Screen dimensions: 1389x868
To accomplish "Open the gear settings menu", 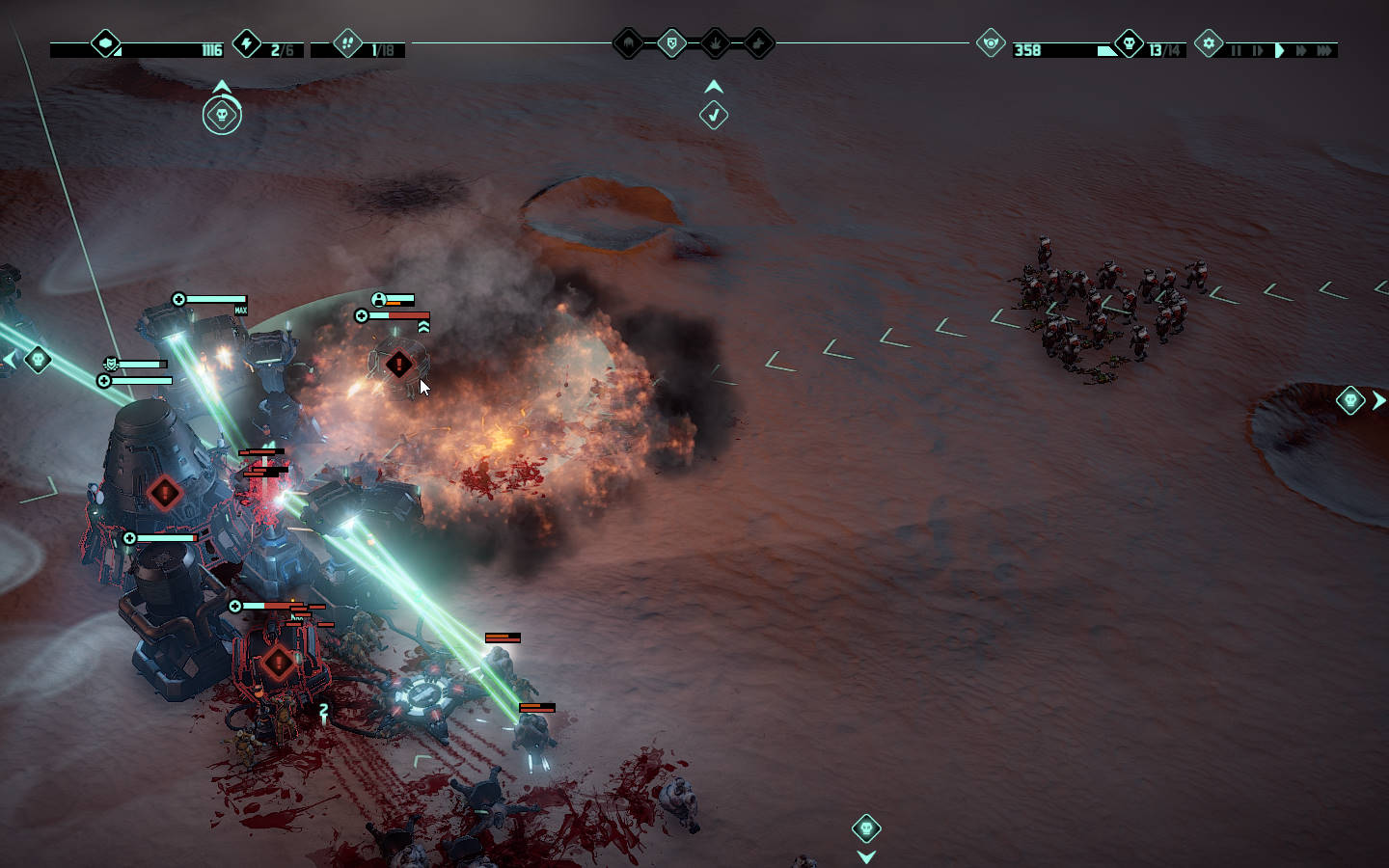I will (1209, 43).
